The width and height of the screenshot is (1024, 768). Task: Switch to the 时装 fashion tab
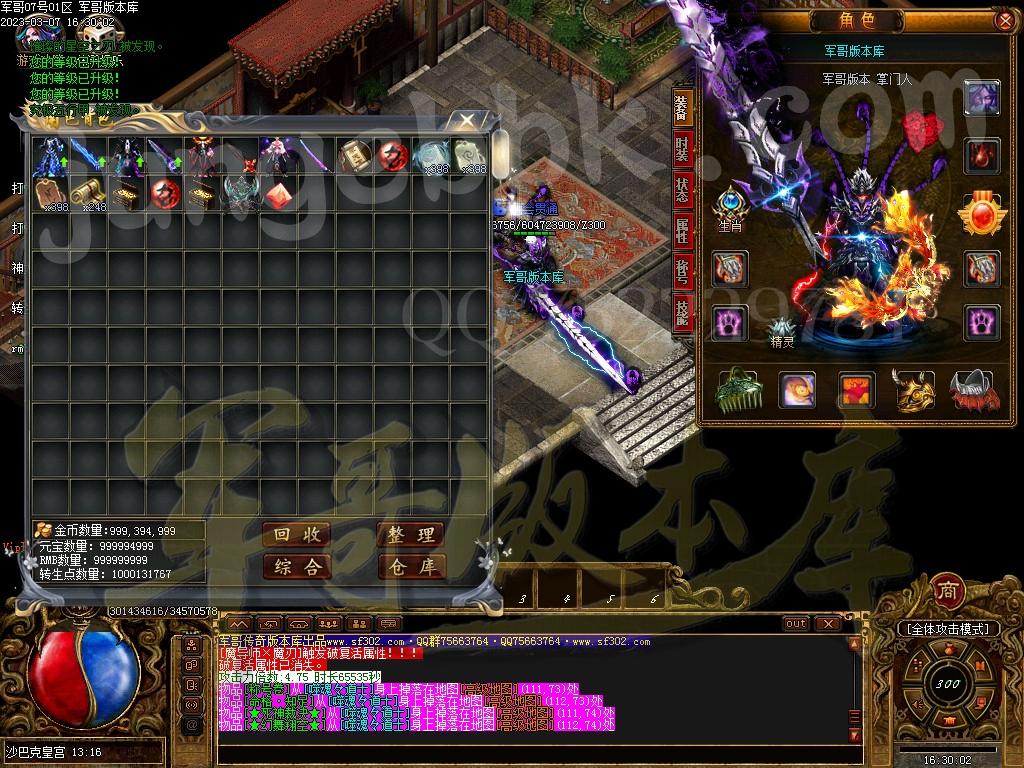pos(682,148)
